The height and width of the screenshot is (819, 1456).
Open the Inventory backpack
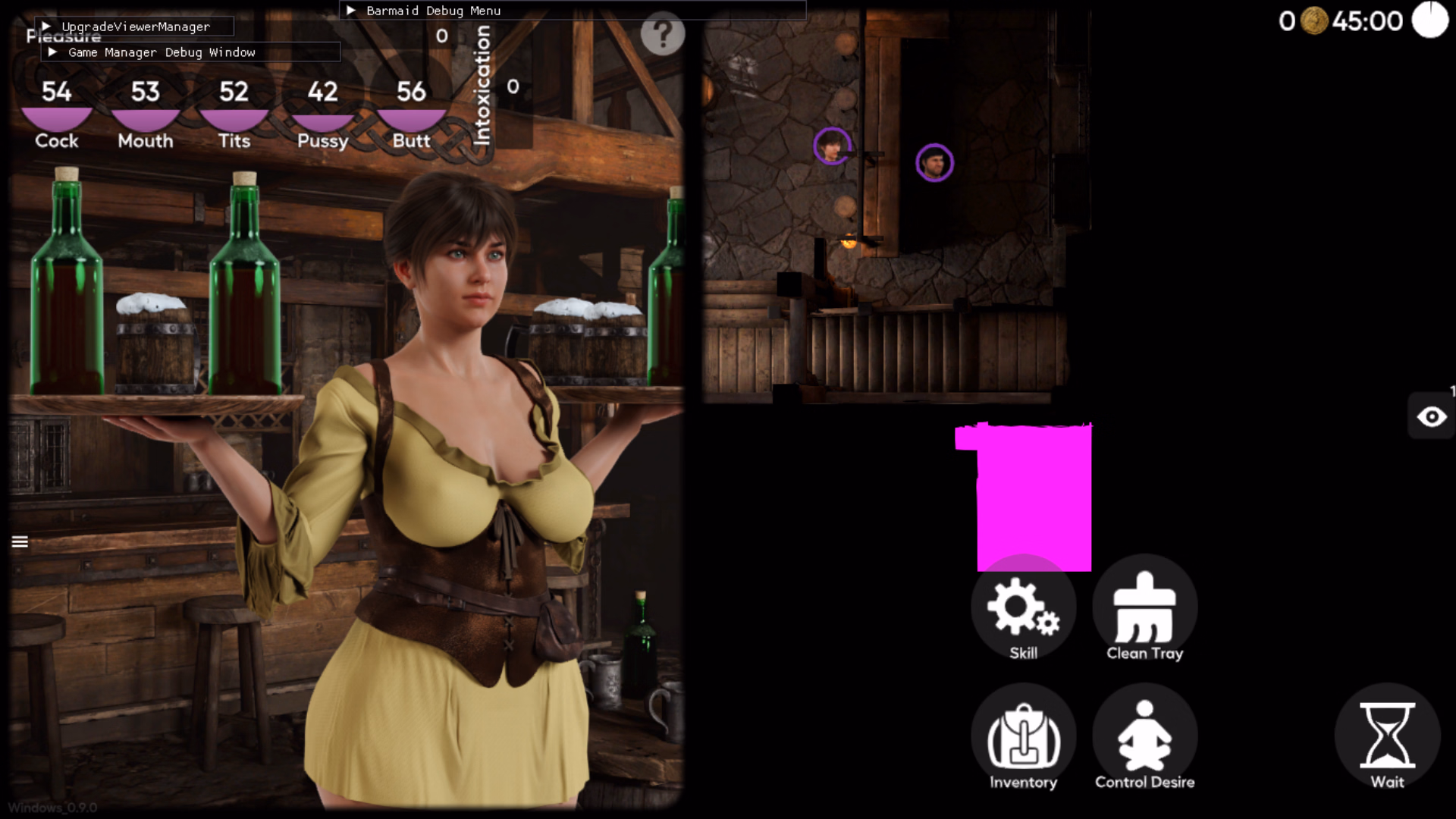(1023, 739)
